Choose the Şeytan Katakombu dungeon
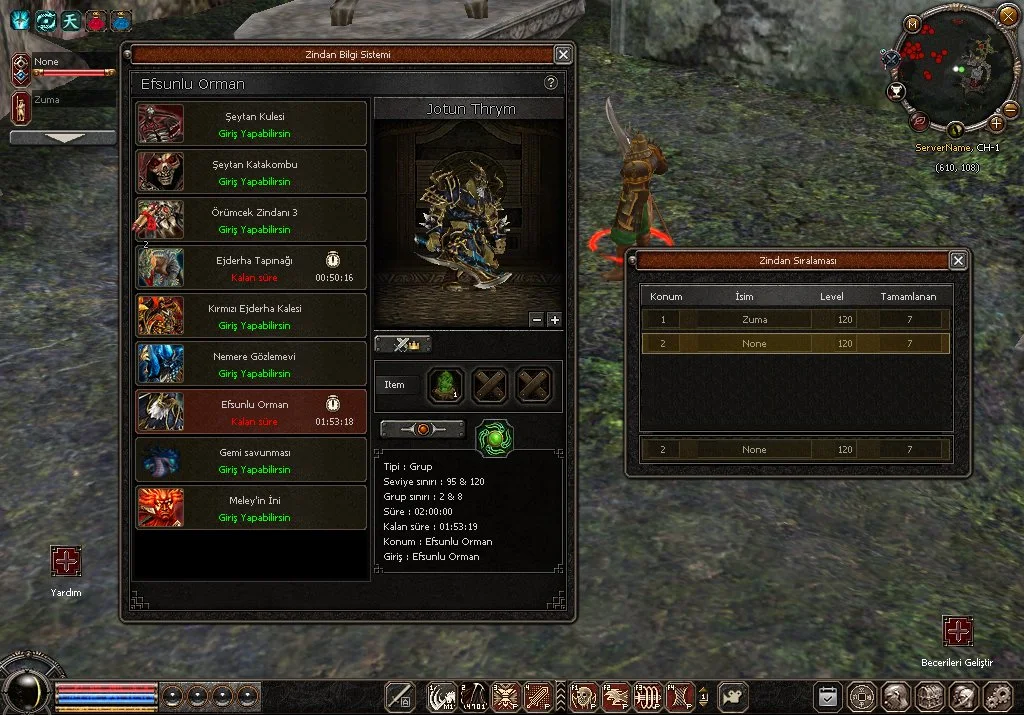 coord(252,172)
